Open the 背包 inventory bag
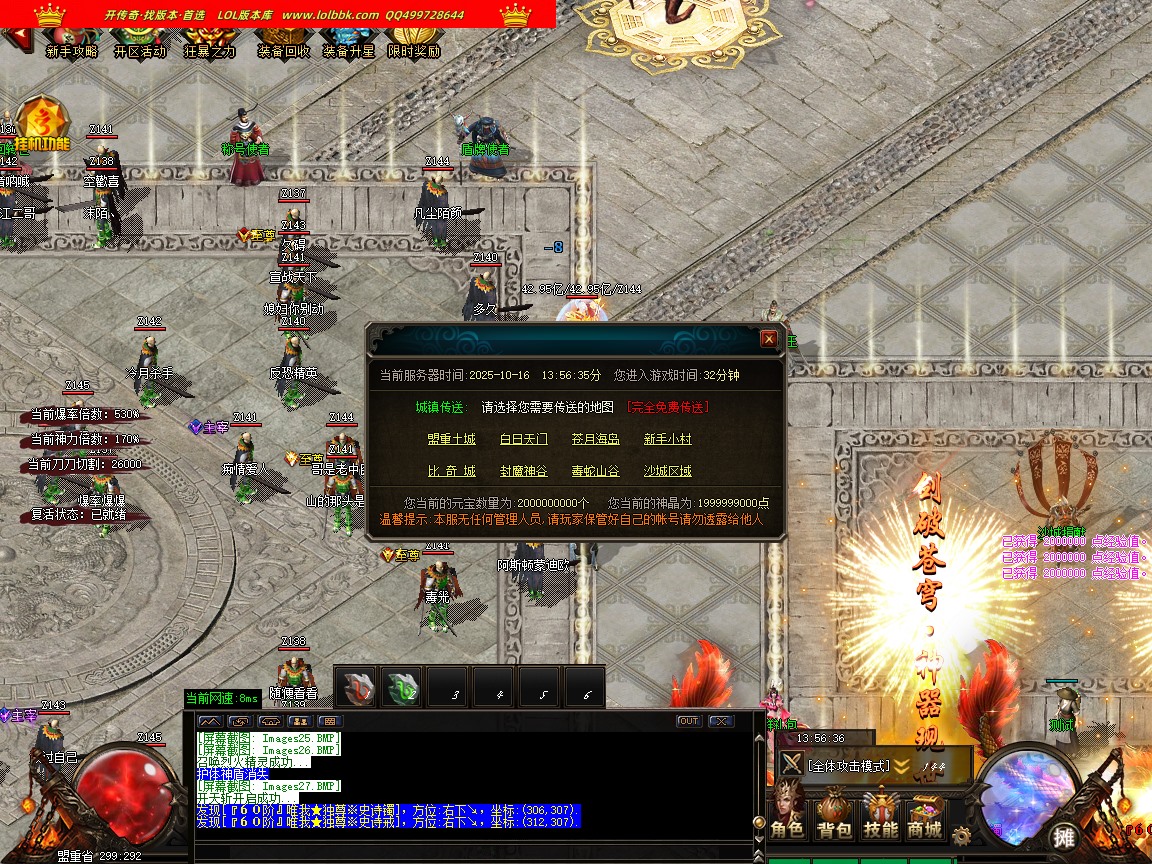The image size is (1152, 864). pos(834,815)
